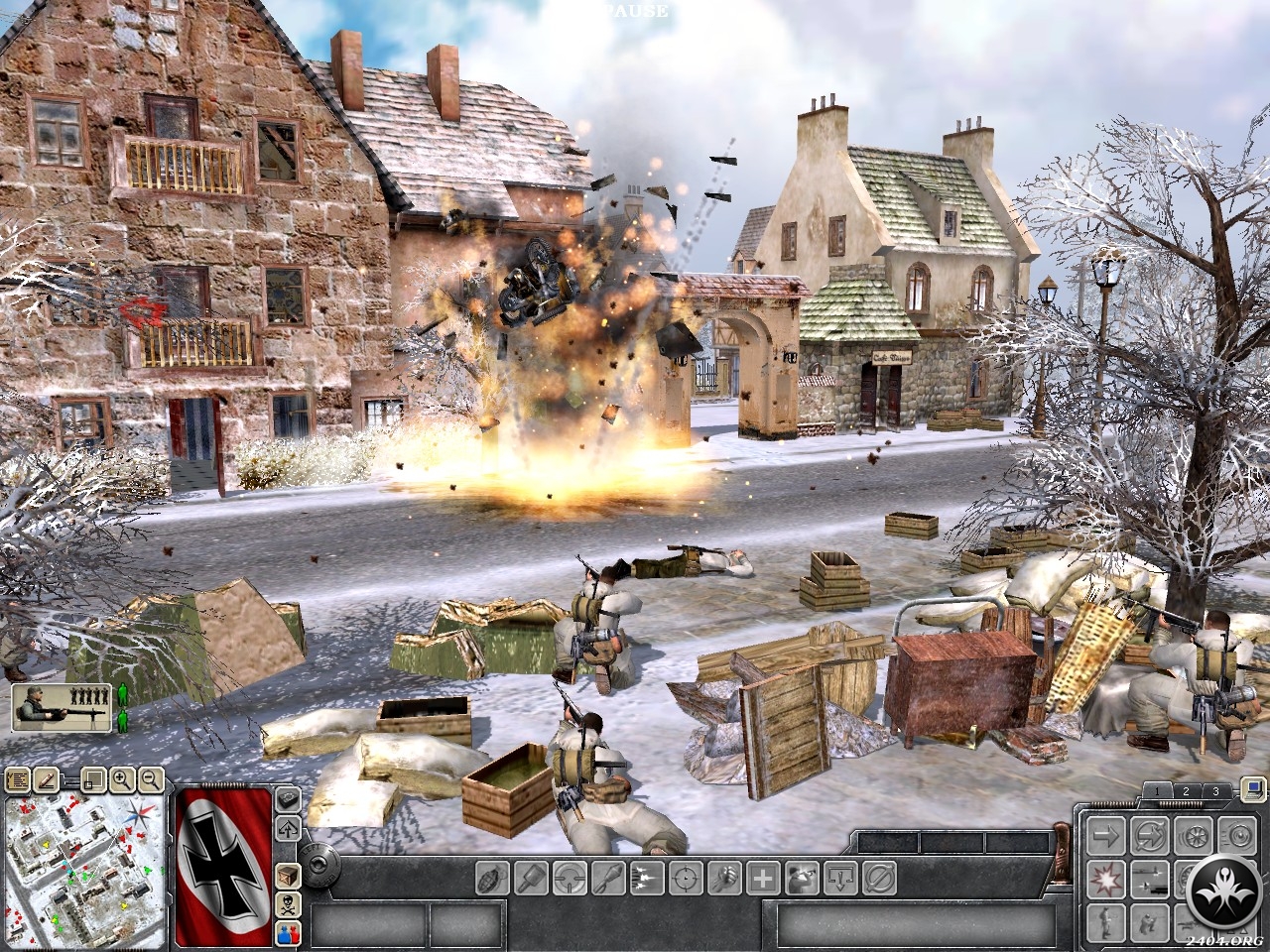Switch to command tab 3
1270x952 pixels.
[1216, 791]
